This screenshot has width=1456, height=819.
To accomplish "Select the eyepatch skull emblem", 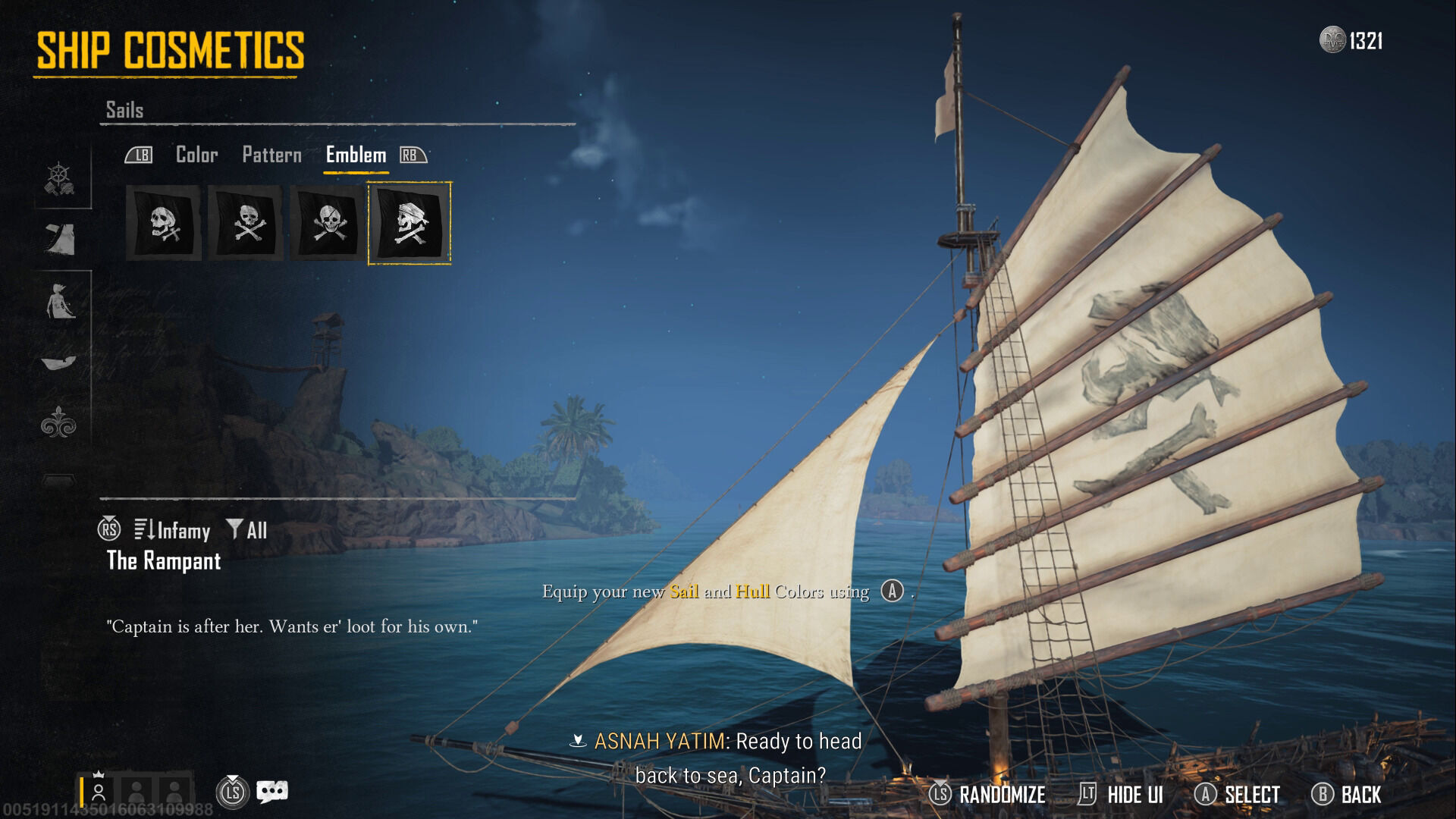I will (328, 223).
